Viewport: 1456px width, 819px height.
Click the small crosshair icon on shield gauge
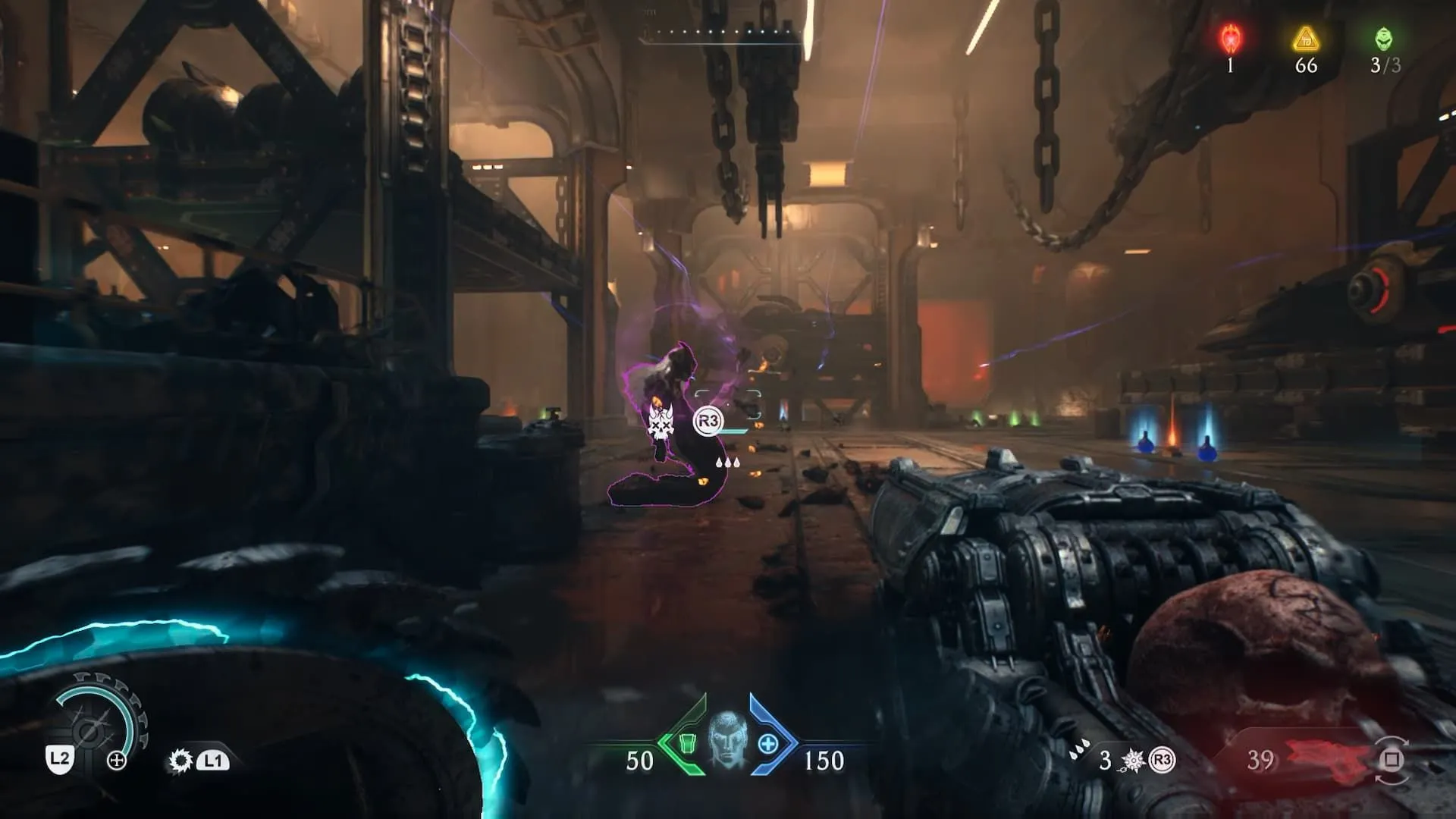[117, 761]
